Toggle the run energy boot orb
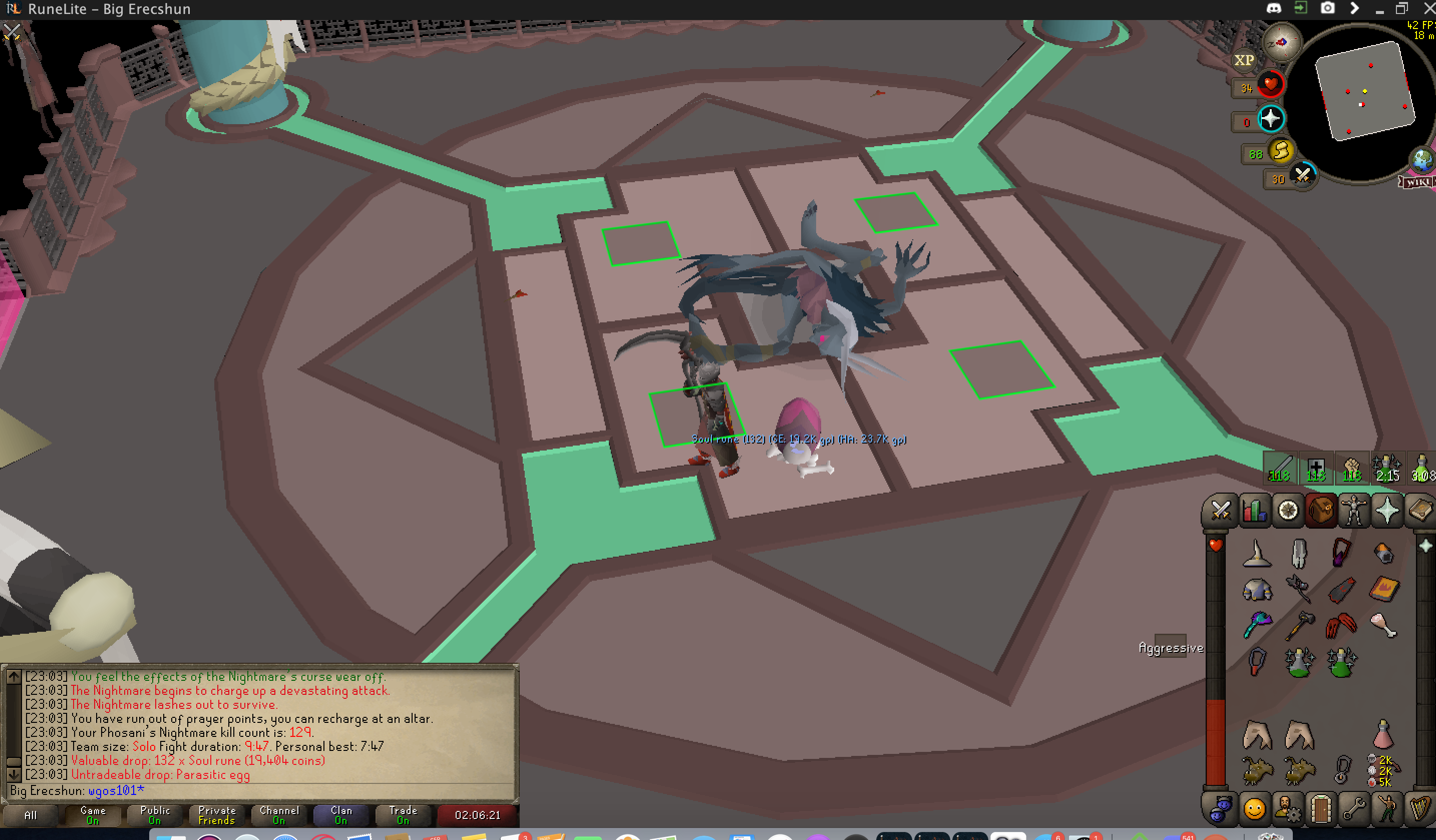 [1281, 152]
